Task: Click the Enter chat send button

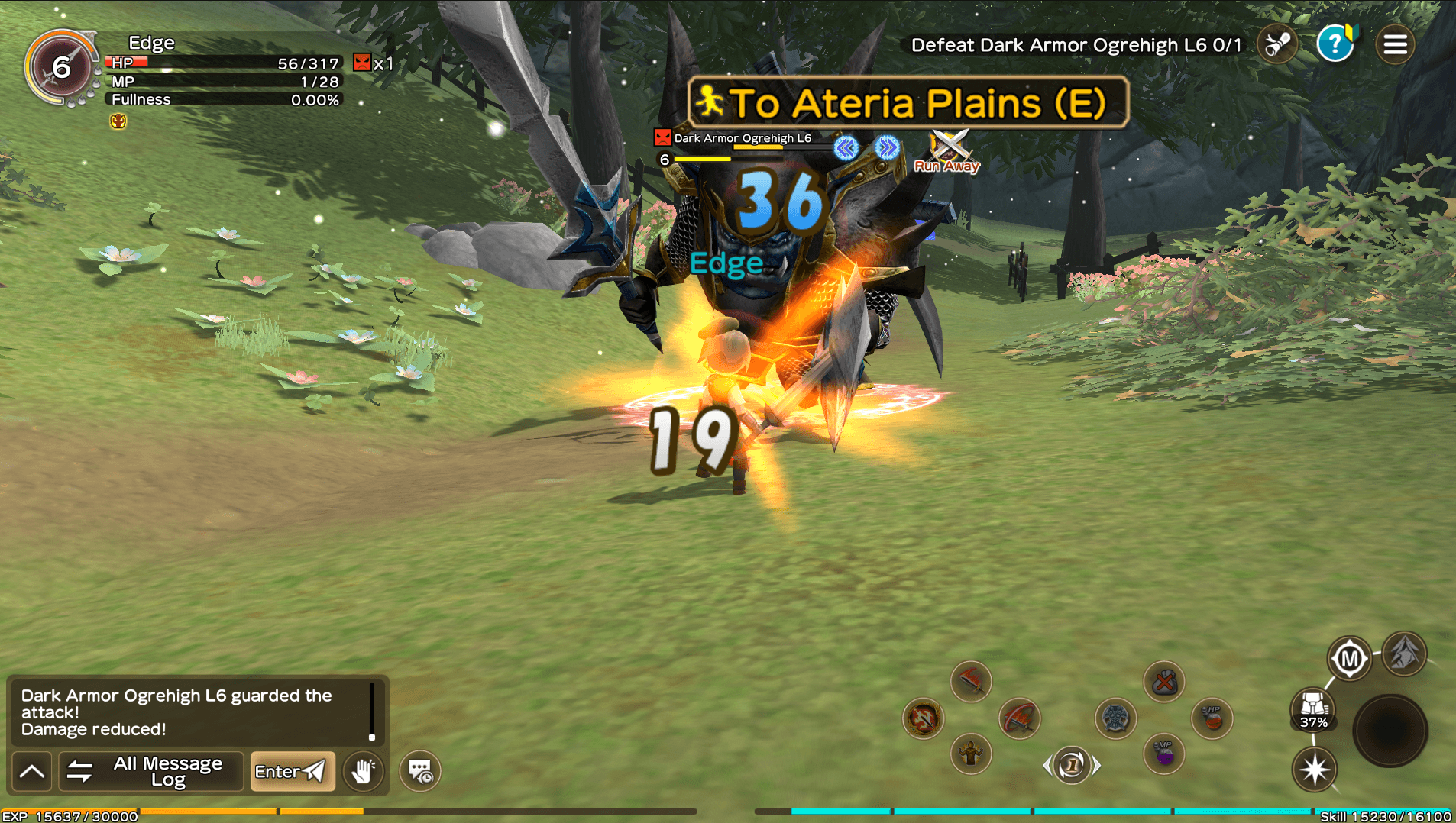Action: pos(292,771)
